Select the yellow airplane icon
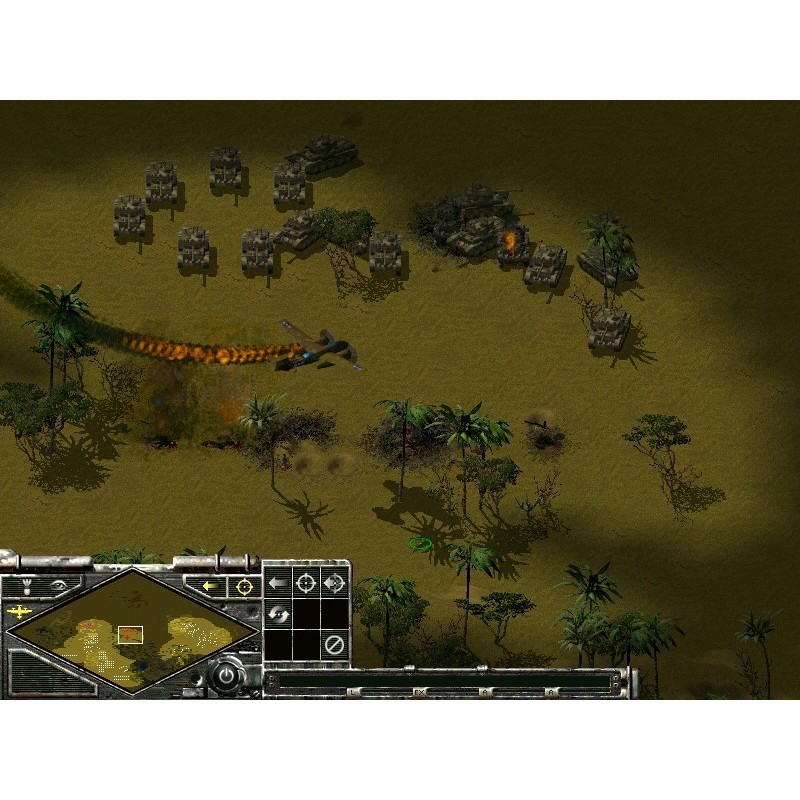The height and width of the screenshot is (800, 800). click(x=19, y=611)
